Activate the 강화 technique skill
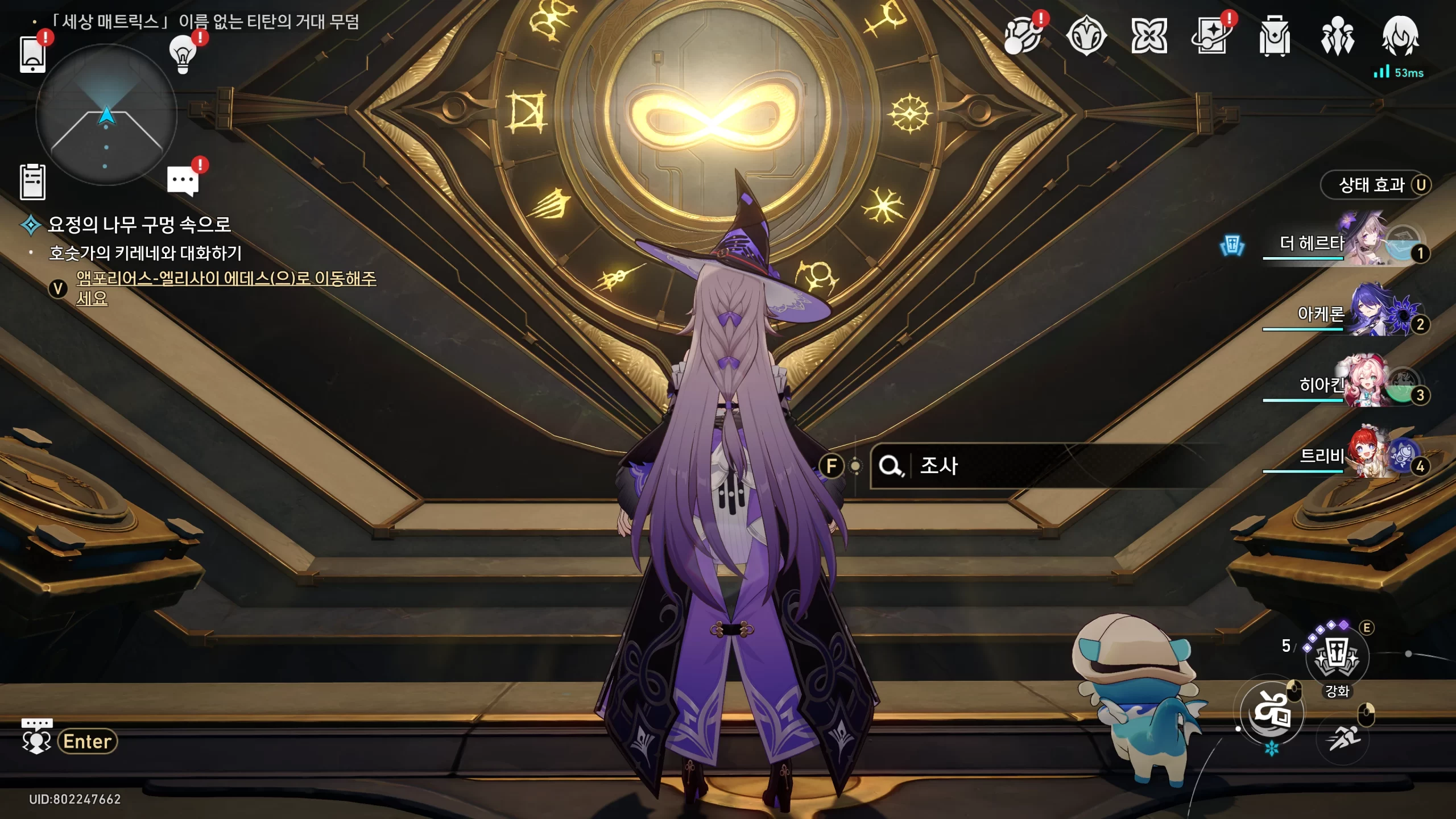Viewport: 1456px width, 819px height. [1337, 658]
